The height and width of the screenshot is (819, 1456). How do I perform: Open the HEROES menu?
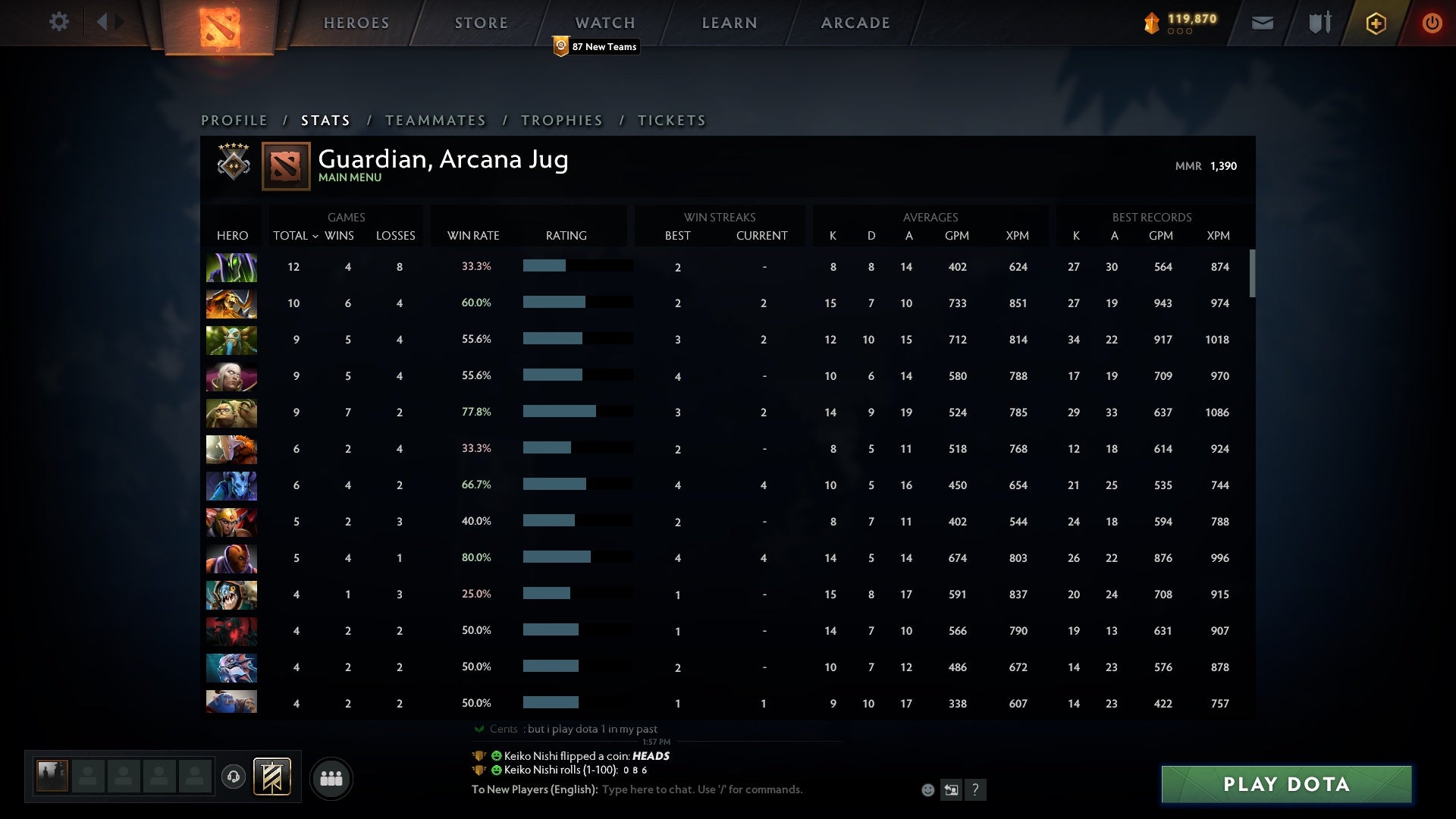(356, 23)
